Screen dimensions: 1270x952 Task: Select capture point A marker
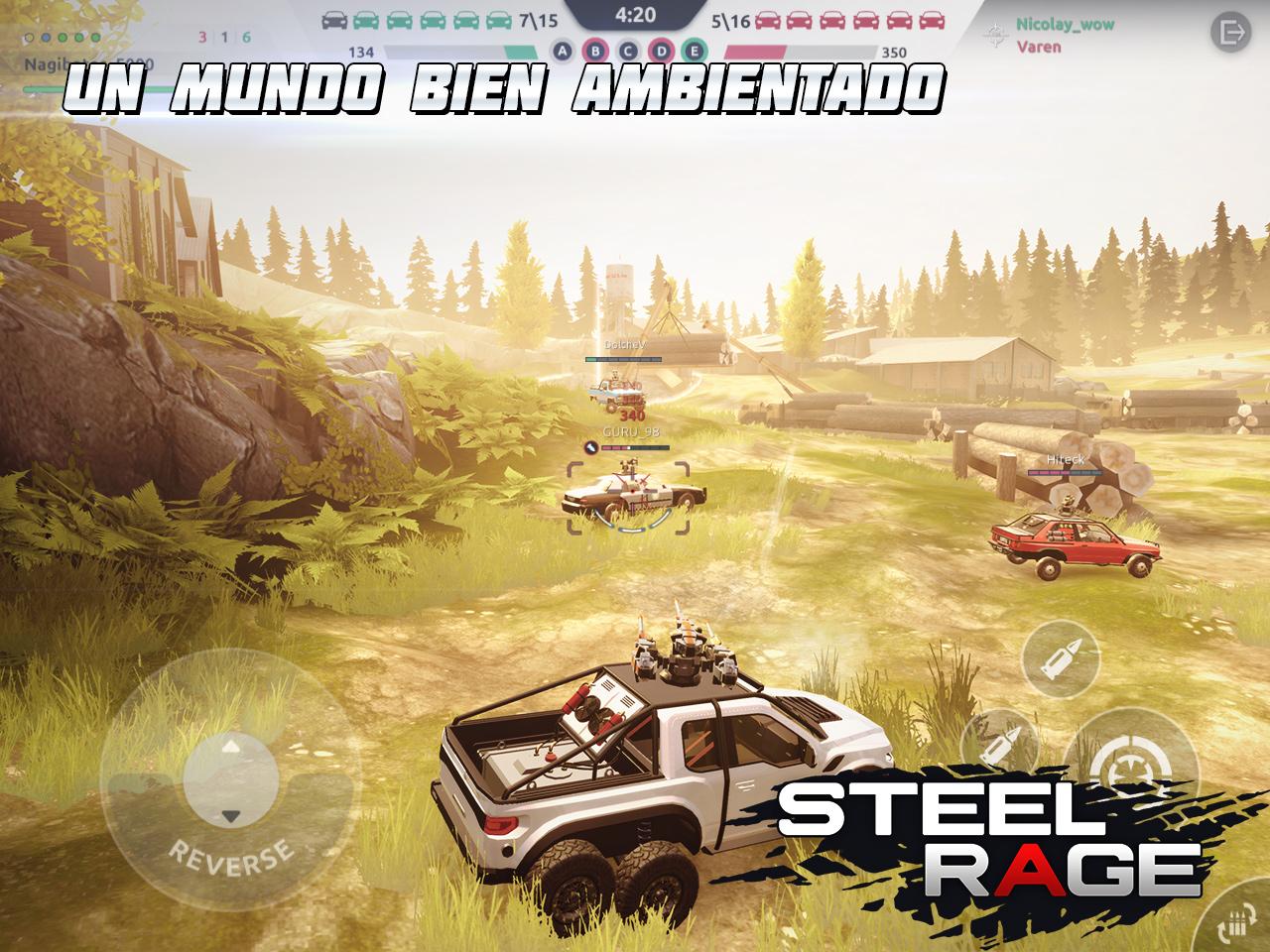pos(563,49)
